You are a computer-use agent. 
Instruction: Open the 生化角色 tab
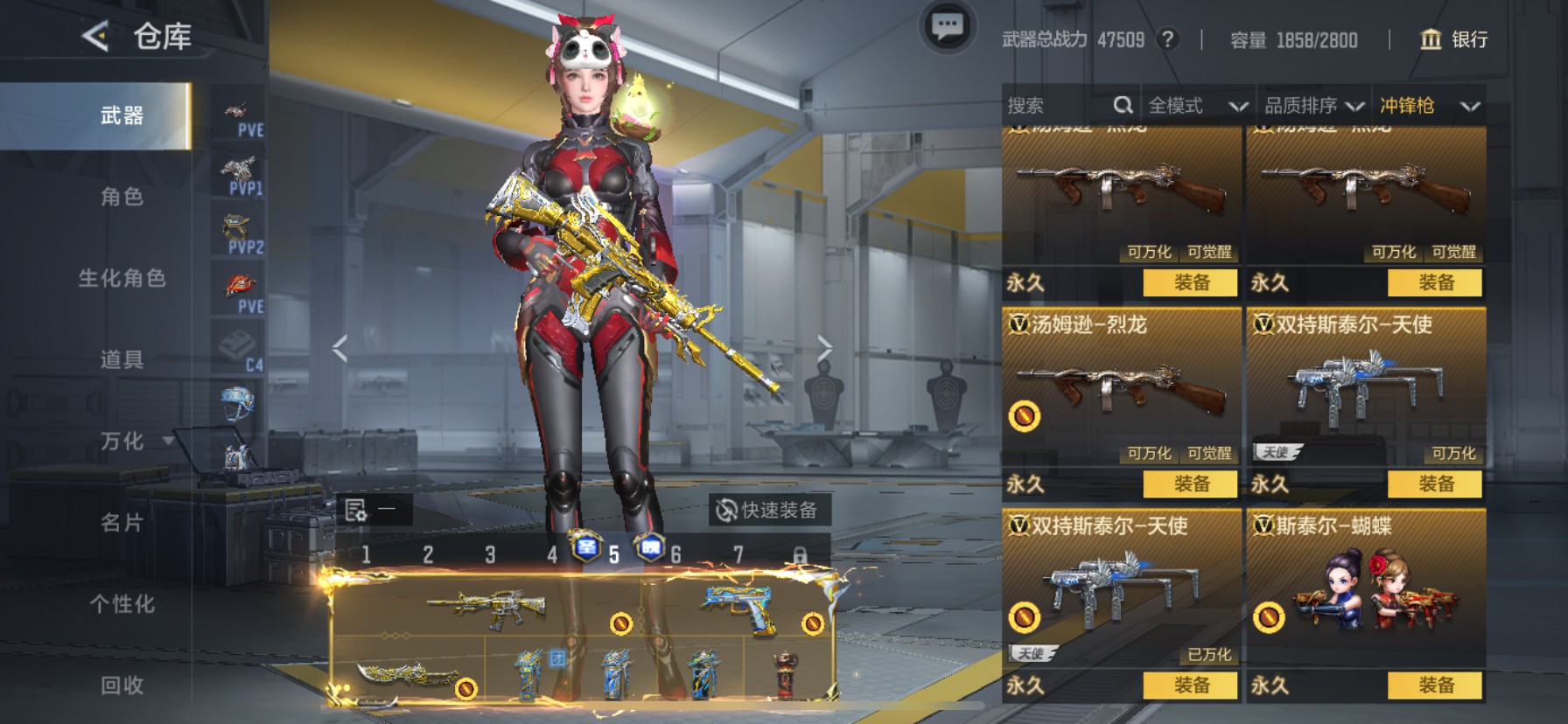122,278
